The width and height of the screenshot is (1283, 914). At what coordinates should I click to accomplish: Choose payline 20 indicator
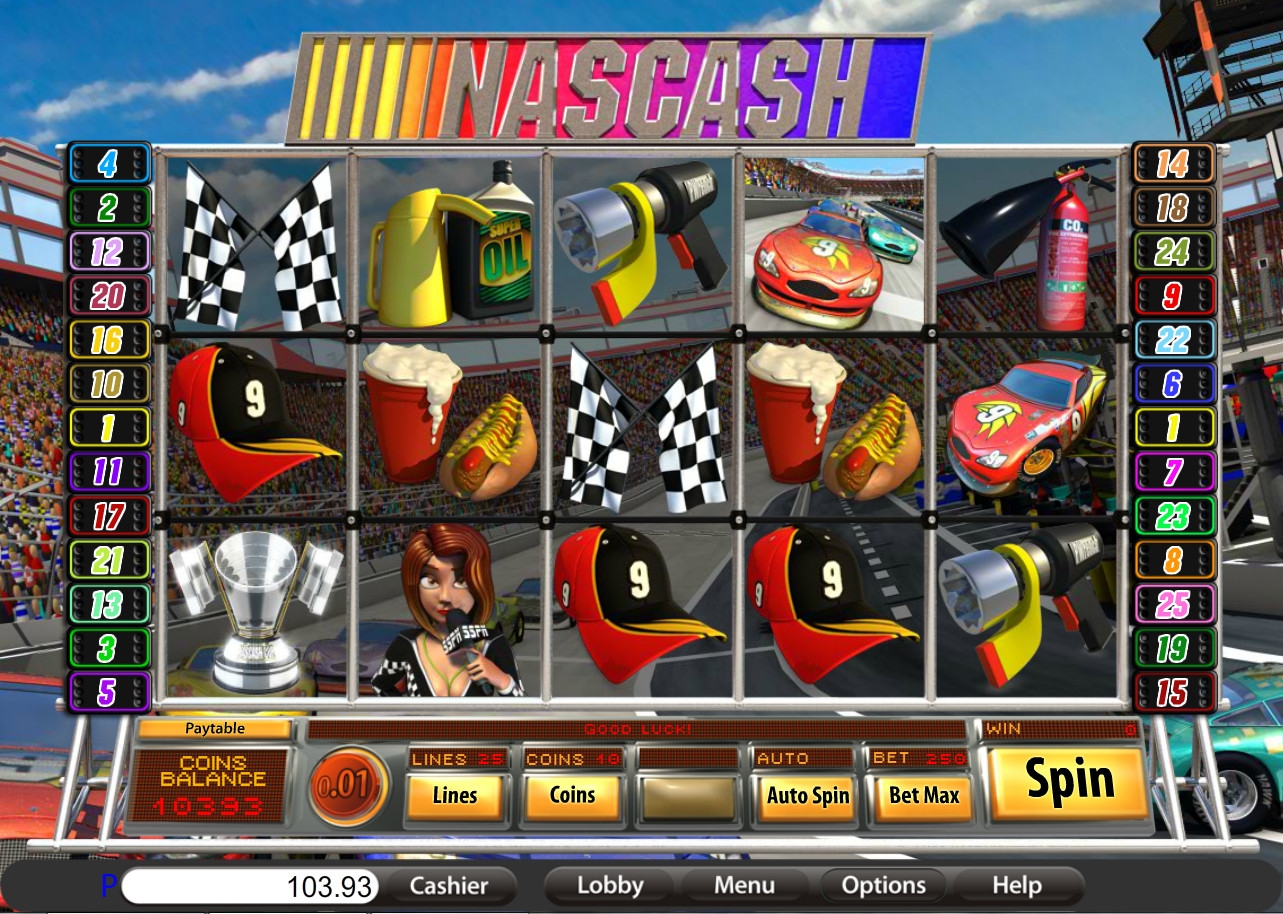(108, 295)
